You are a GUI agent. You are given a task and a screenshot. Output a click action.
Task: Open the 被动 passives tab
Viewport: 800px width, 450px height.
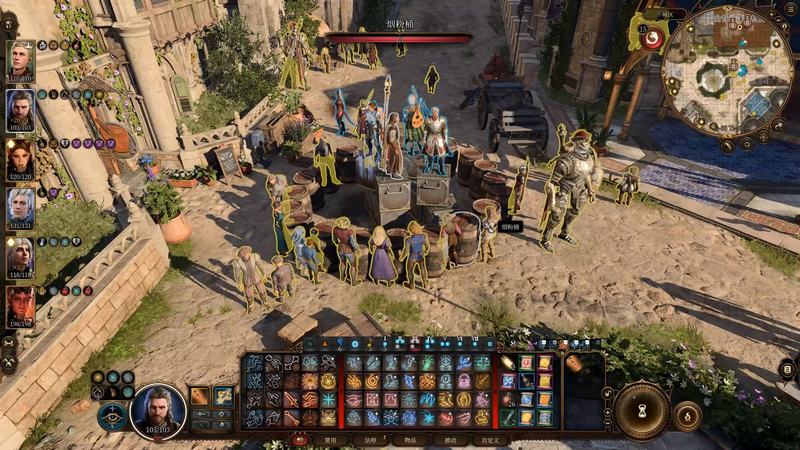click(x=450, y=439)
